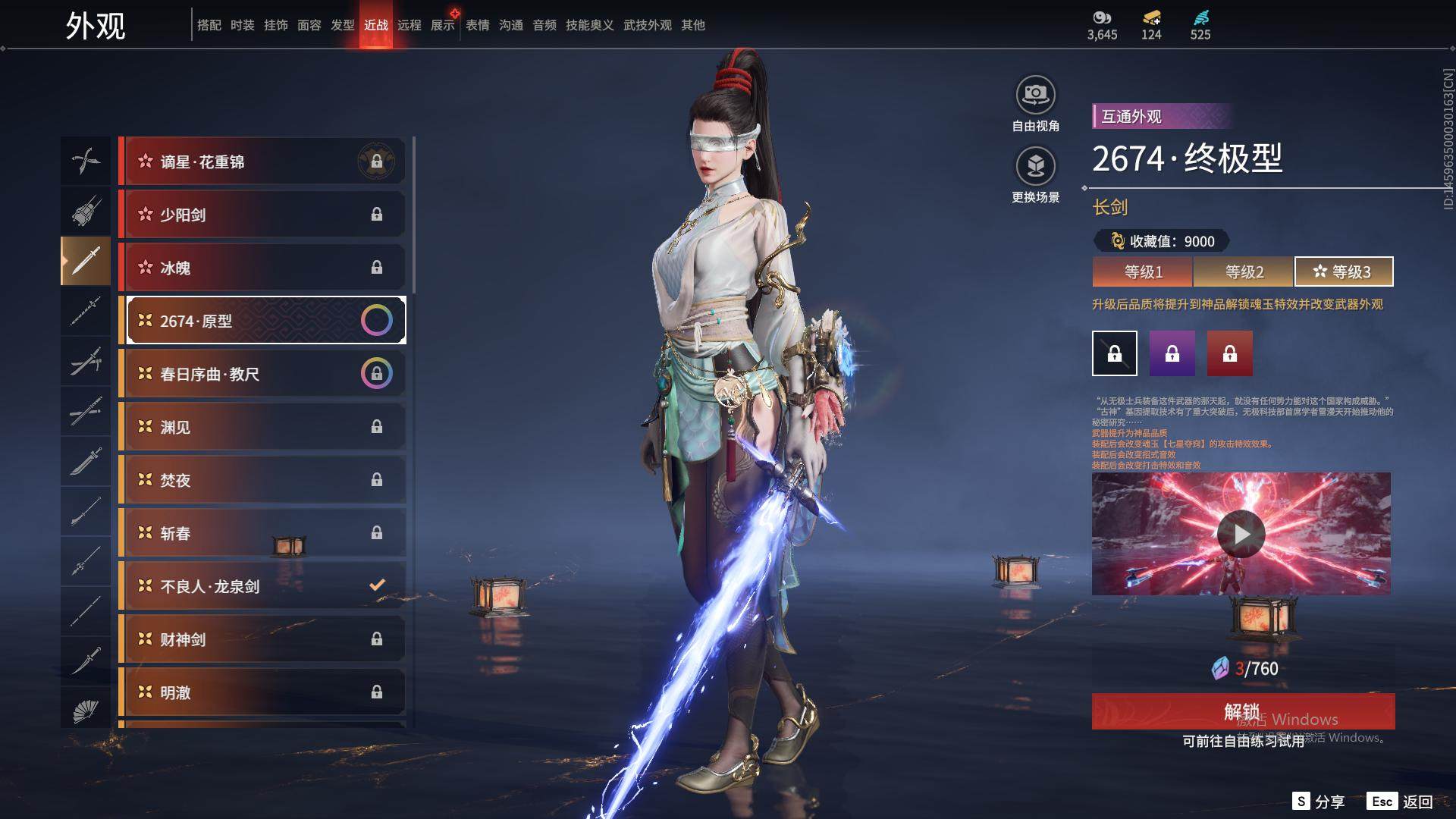Open the 发型 hairstyle tab

343,25
